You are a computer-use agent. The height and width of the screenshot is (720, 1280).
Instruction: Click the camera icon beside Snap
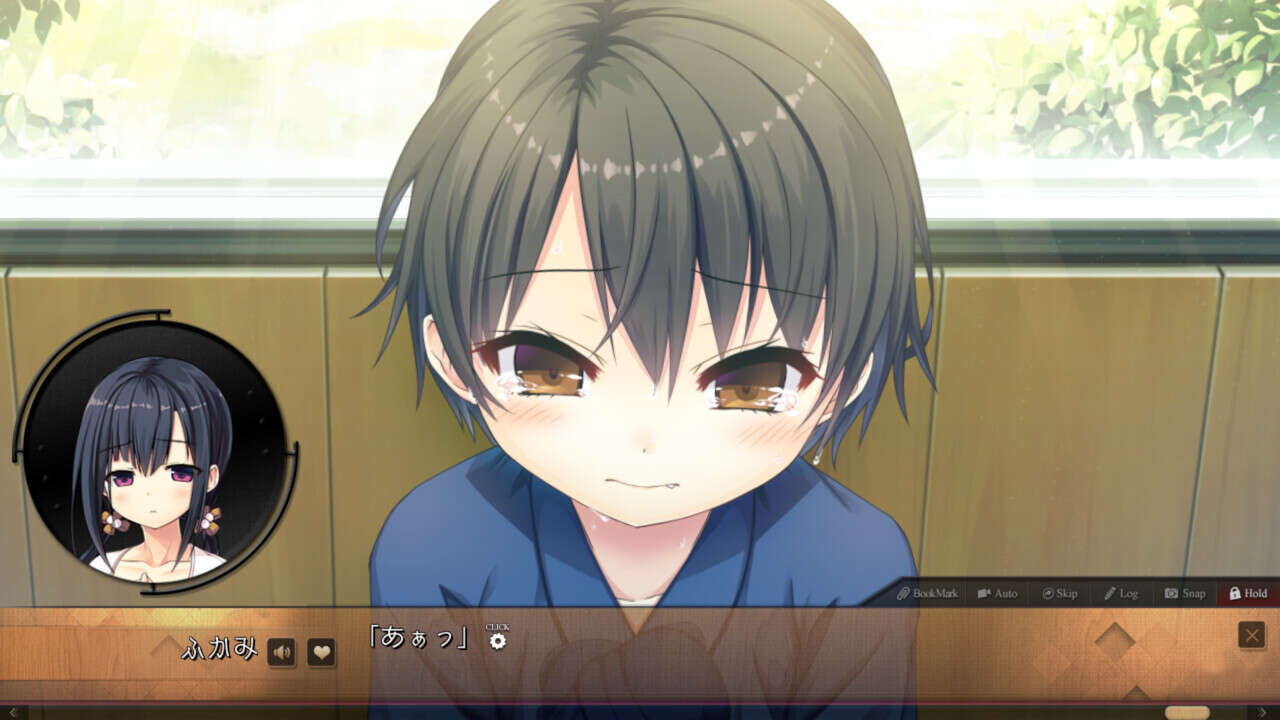coord(1170,592)
